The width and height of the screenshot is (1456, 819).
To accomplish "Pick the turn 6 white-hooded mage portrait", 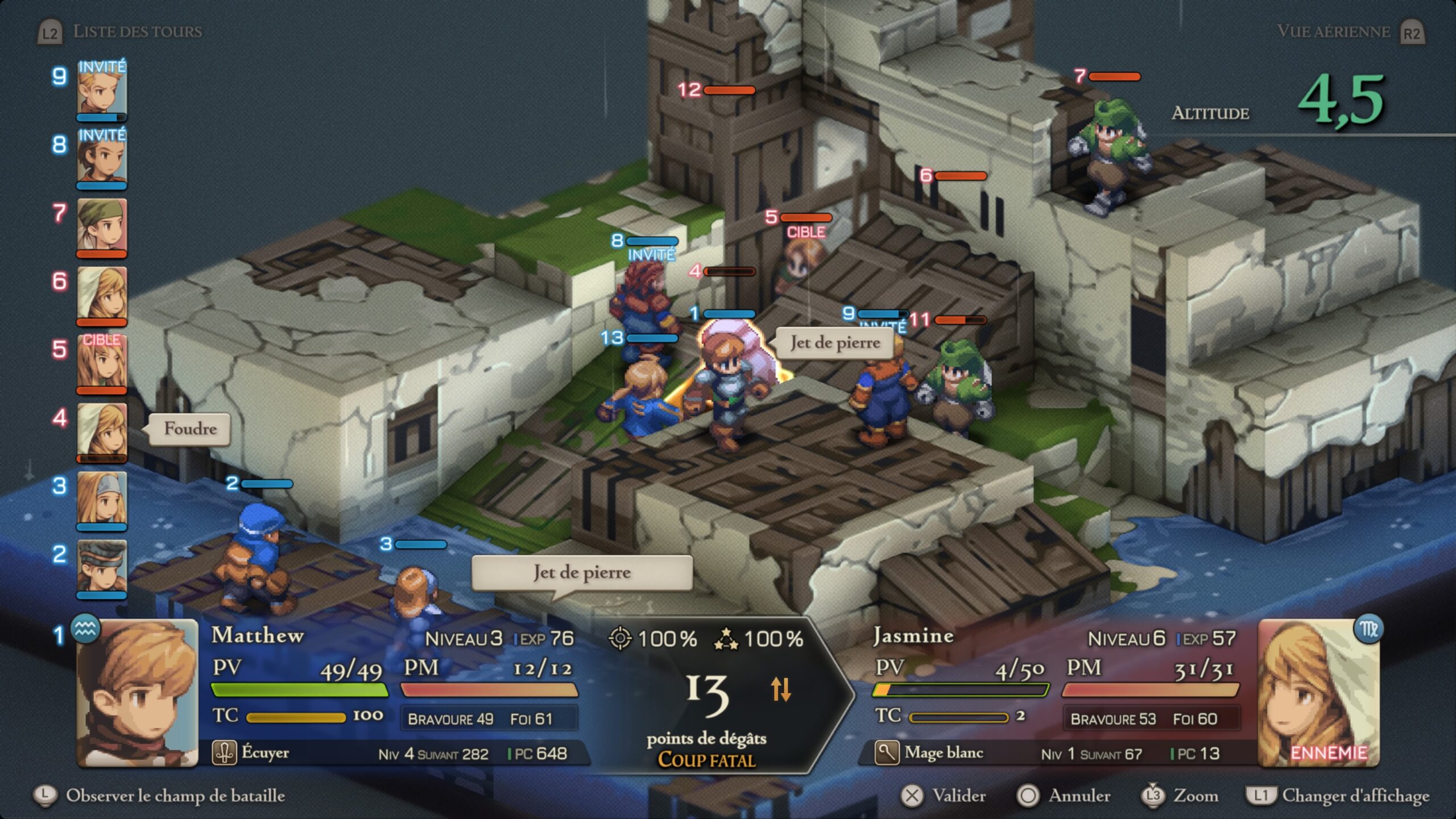I will tap(102, 295).
